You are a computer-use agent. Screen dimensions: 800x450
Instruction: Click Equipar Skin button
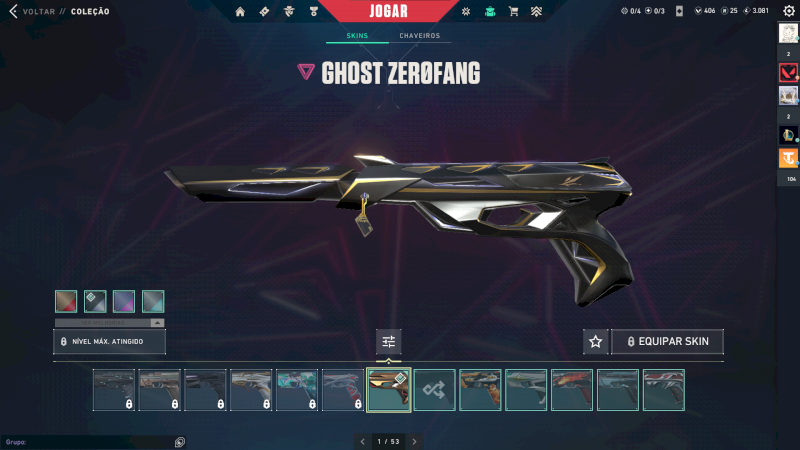coord(667,342)
